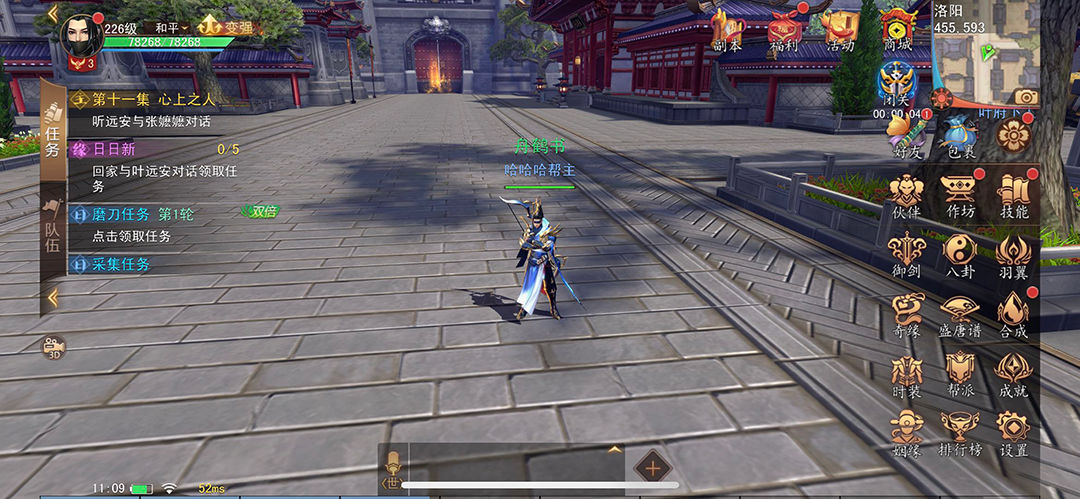Tap the camera button on minimap
1080x499 pixels.
click(1025, 97)
